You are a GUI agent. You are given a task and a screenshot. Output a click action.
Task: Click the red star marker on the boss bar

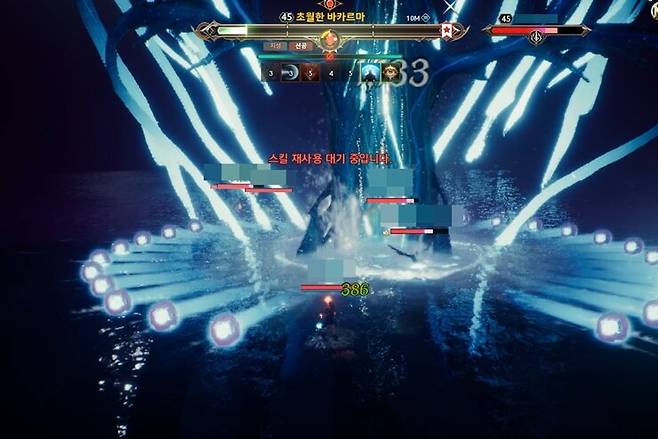coord(445,31)
